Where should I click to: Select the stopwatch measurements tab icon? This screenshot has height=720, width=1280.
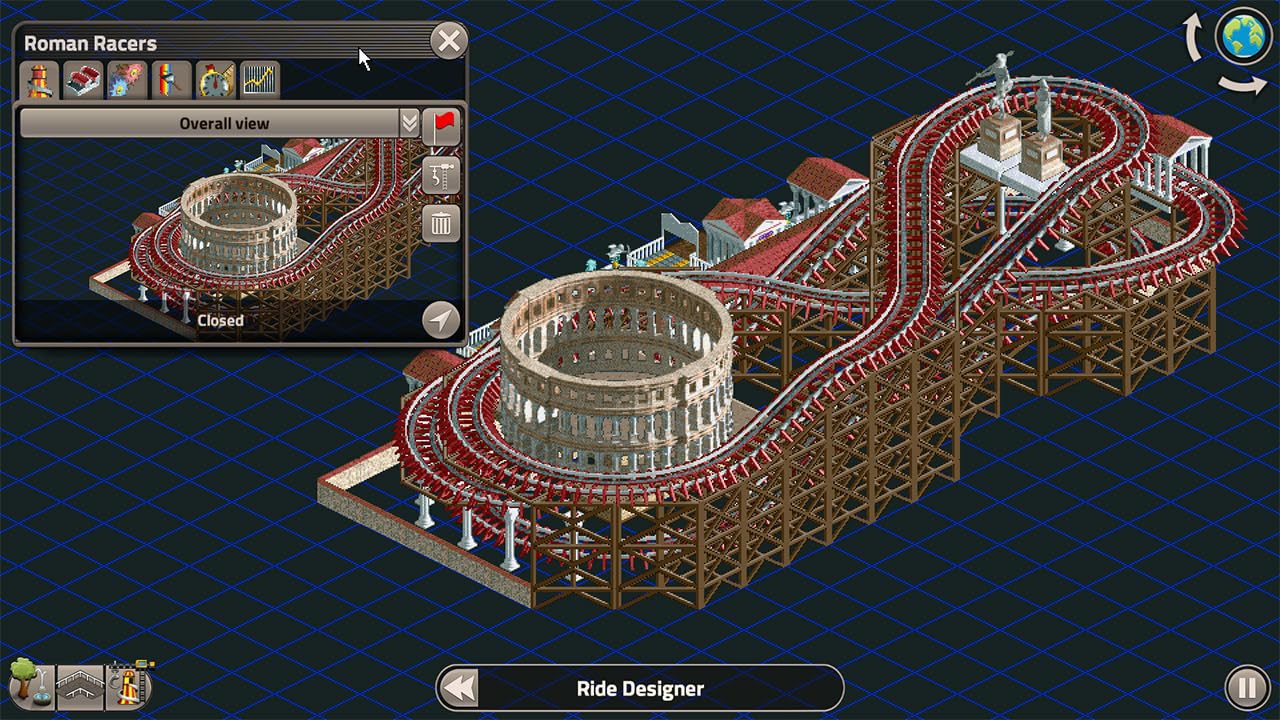coord(214,78)
